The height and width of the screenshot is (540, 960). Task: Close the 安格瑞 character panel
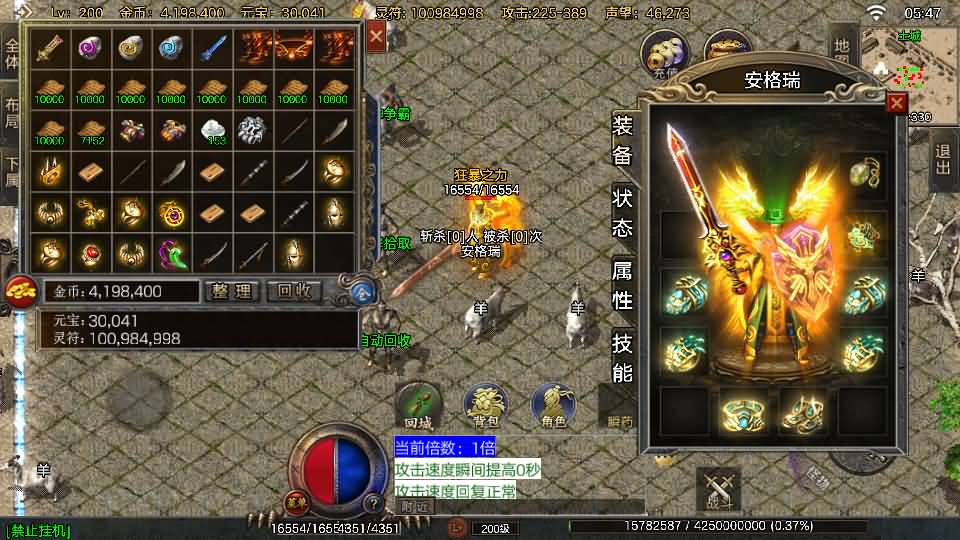pos(896,102)
